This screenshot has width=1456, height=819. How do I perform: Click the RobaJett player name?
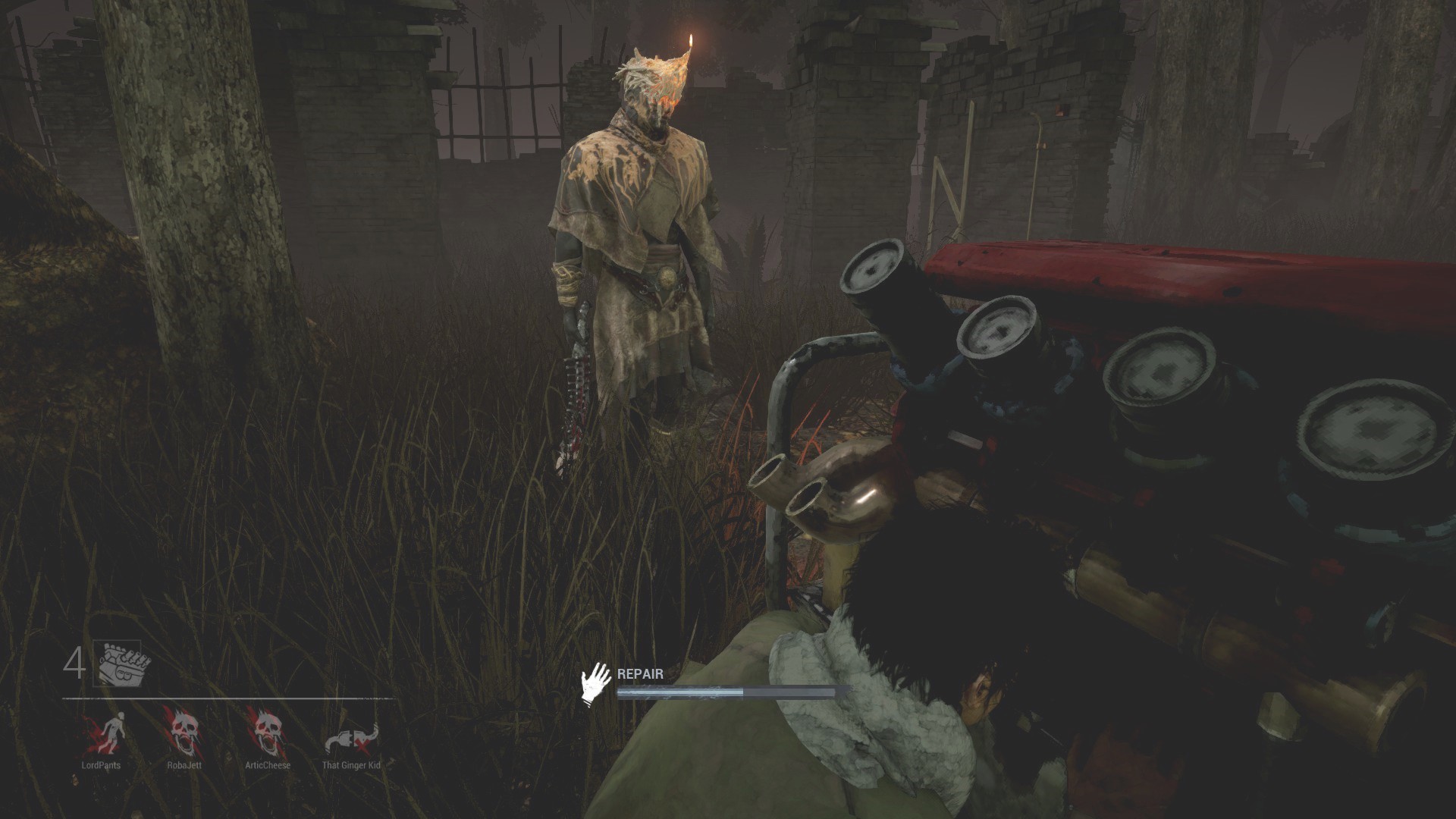(x=183, y=766)
